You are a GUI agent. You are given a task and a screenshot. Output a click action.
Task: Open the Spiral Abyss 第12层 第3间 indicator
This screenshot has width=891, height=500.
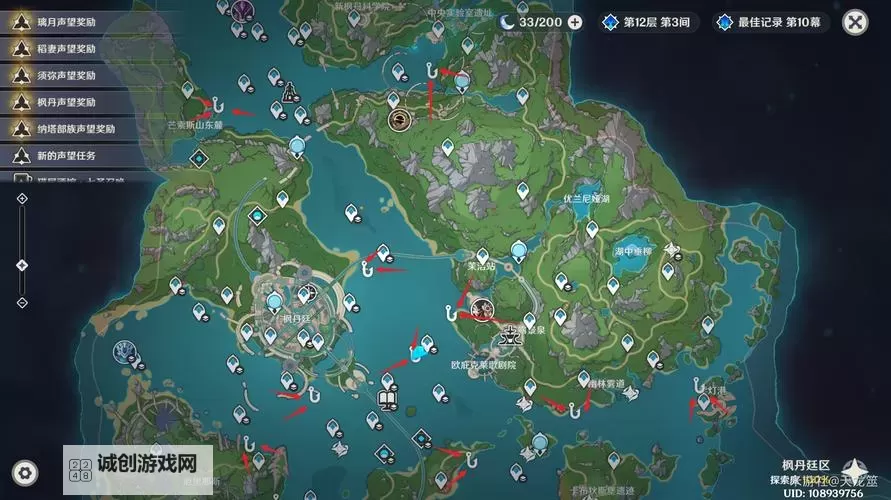[x=648, y=21]
